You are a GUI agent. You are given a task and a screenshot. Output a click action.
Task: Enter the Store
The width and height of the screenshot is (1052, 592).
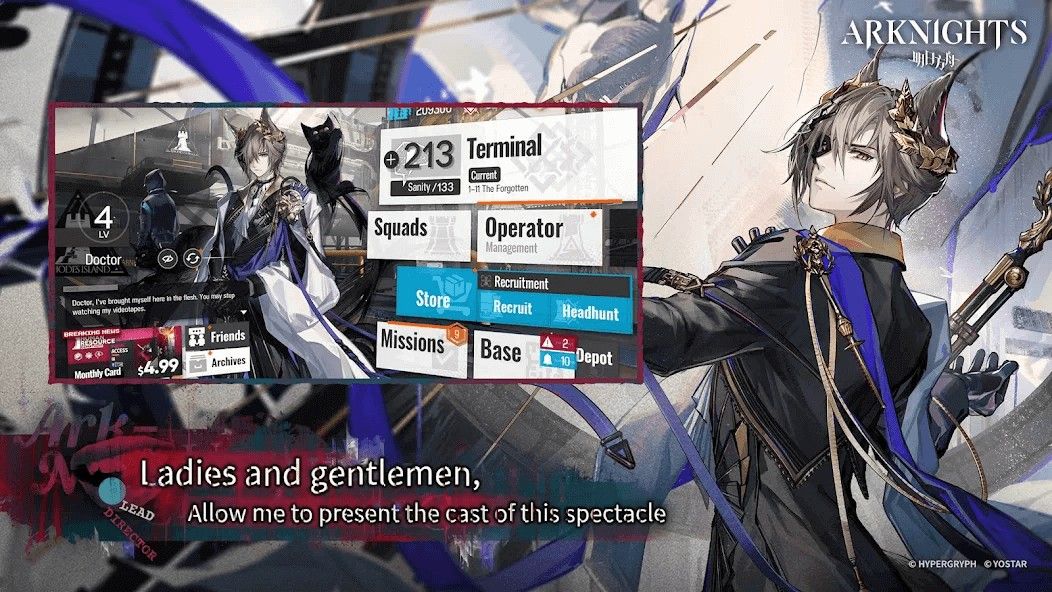(x=434, y=297)
